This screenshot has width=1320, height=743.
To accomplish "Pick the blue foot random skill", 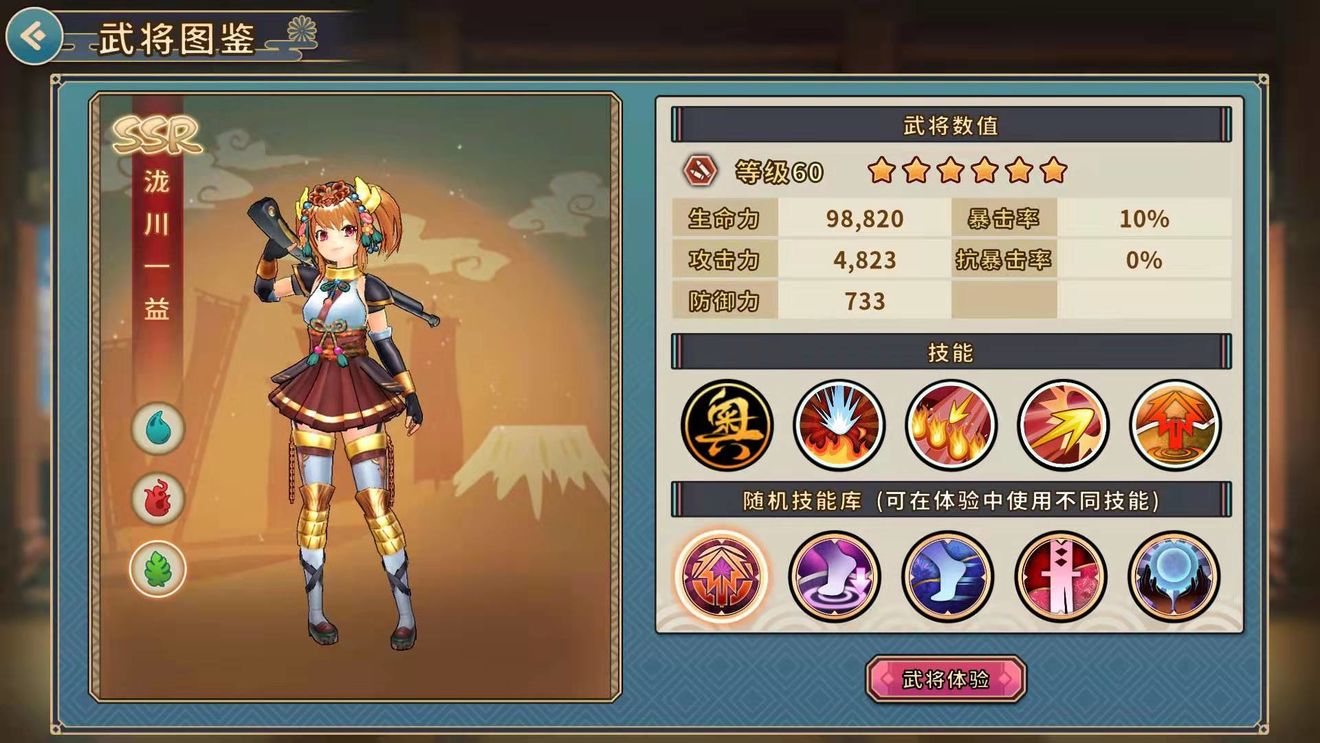I will point(947,577).
